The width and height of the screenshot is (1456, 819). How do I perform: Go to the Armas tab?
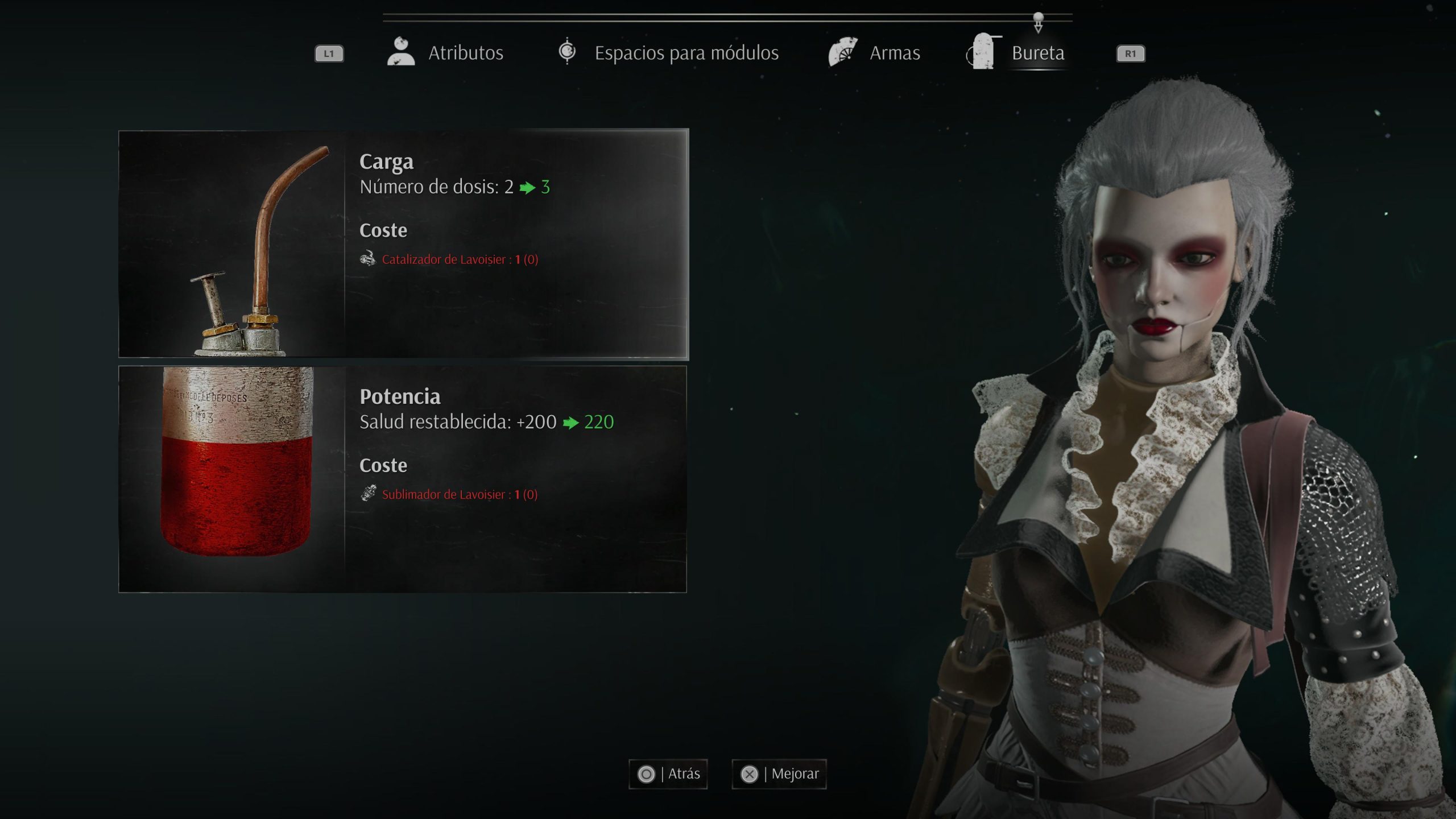coord(875,53)
